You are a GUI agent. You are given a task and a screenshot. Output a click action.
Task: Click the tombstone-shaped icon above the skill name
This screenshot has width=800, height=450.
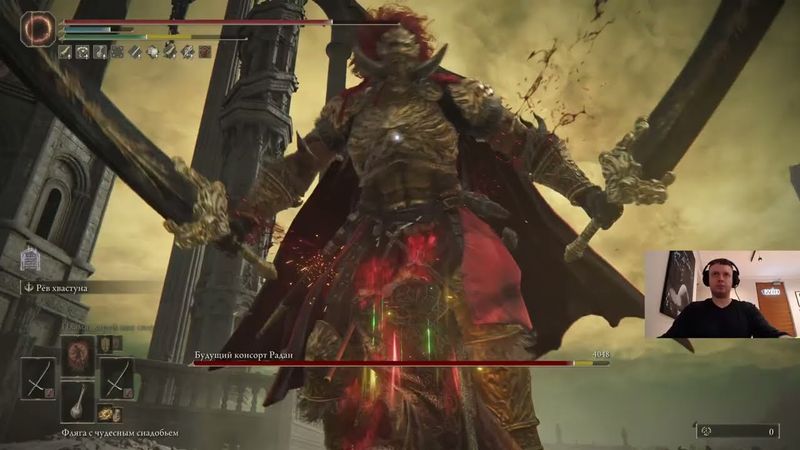click(30, 260)
